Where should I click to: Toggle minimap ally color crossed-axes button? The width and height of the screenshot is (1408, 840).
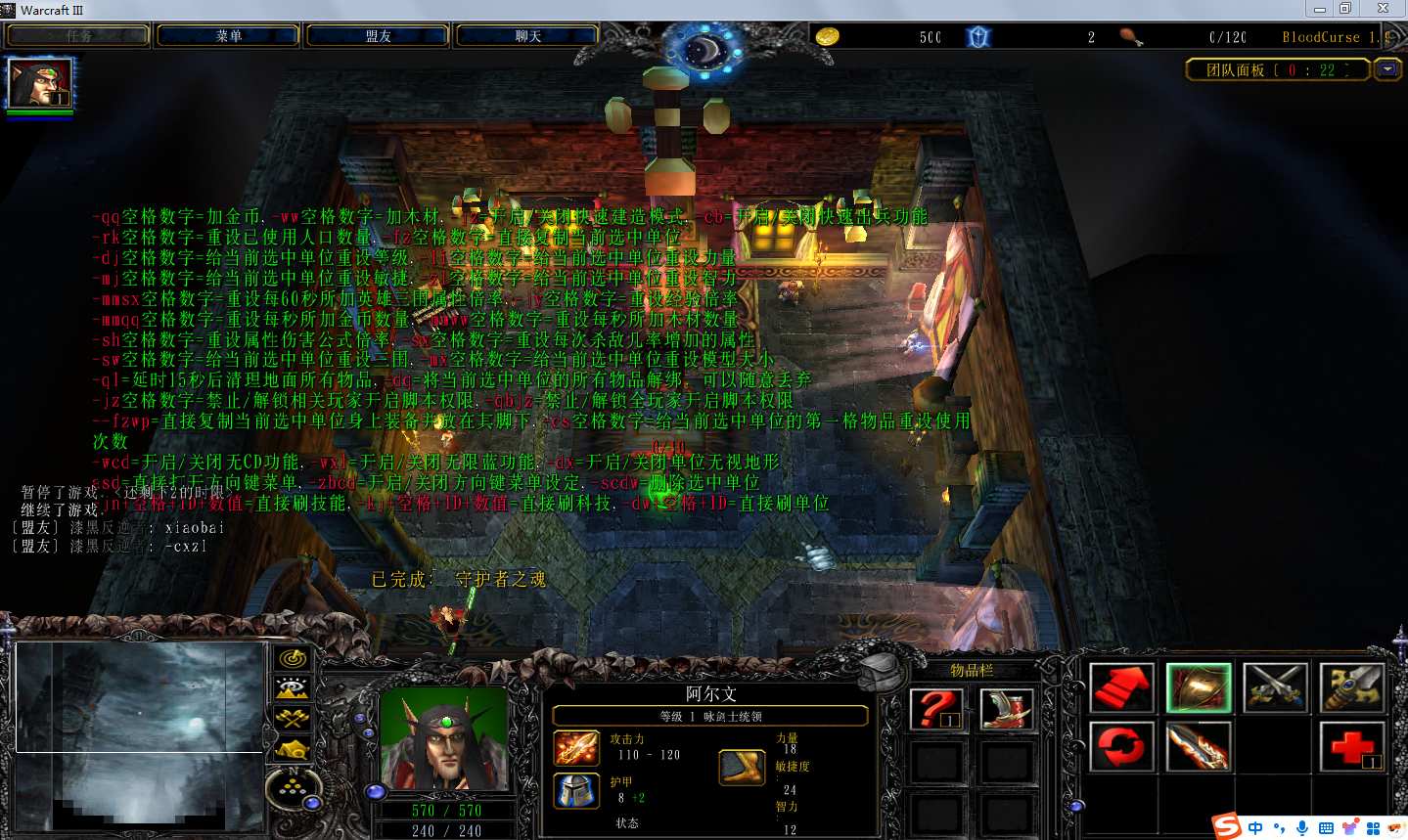point(292,719)
